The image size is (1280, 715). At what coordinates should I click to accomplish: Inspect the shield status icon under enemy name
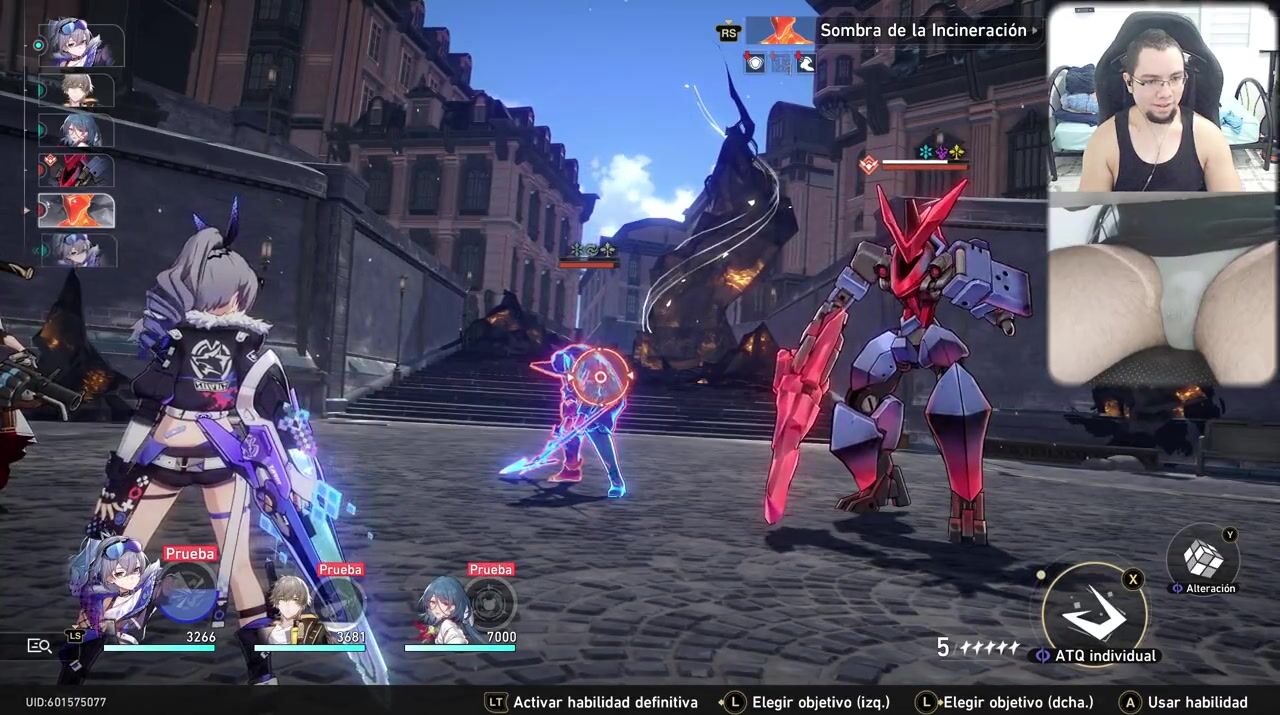pos(754,63)
